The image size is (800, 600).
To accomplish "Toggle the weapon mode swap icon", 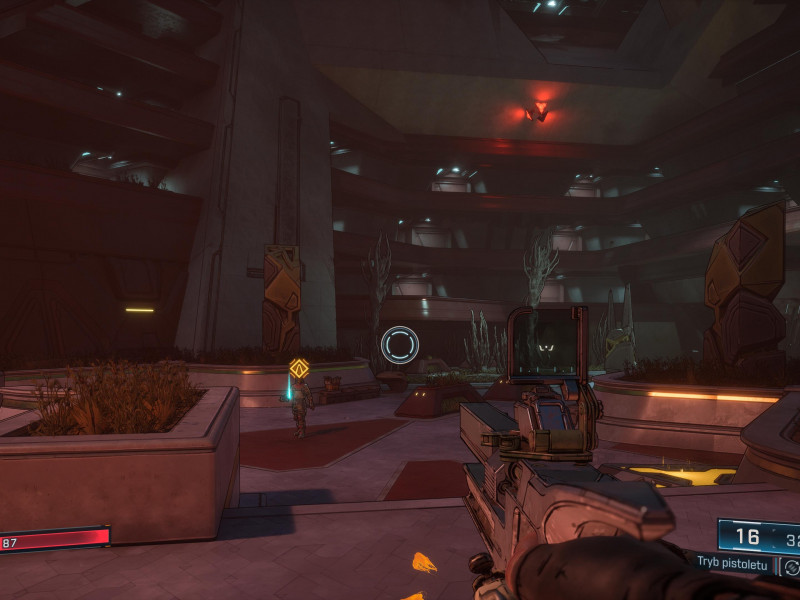I will [790, 567].
